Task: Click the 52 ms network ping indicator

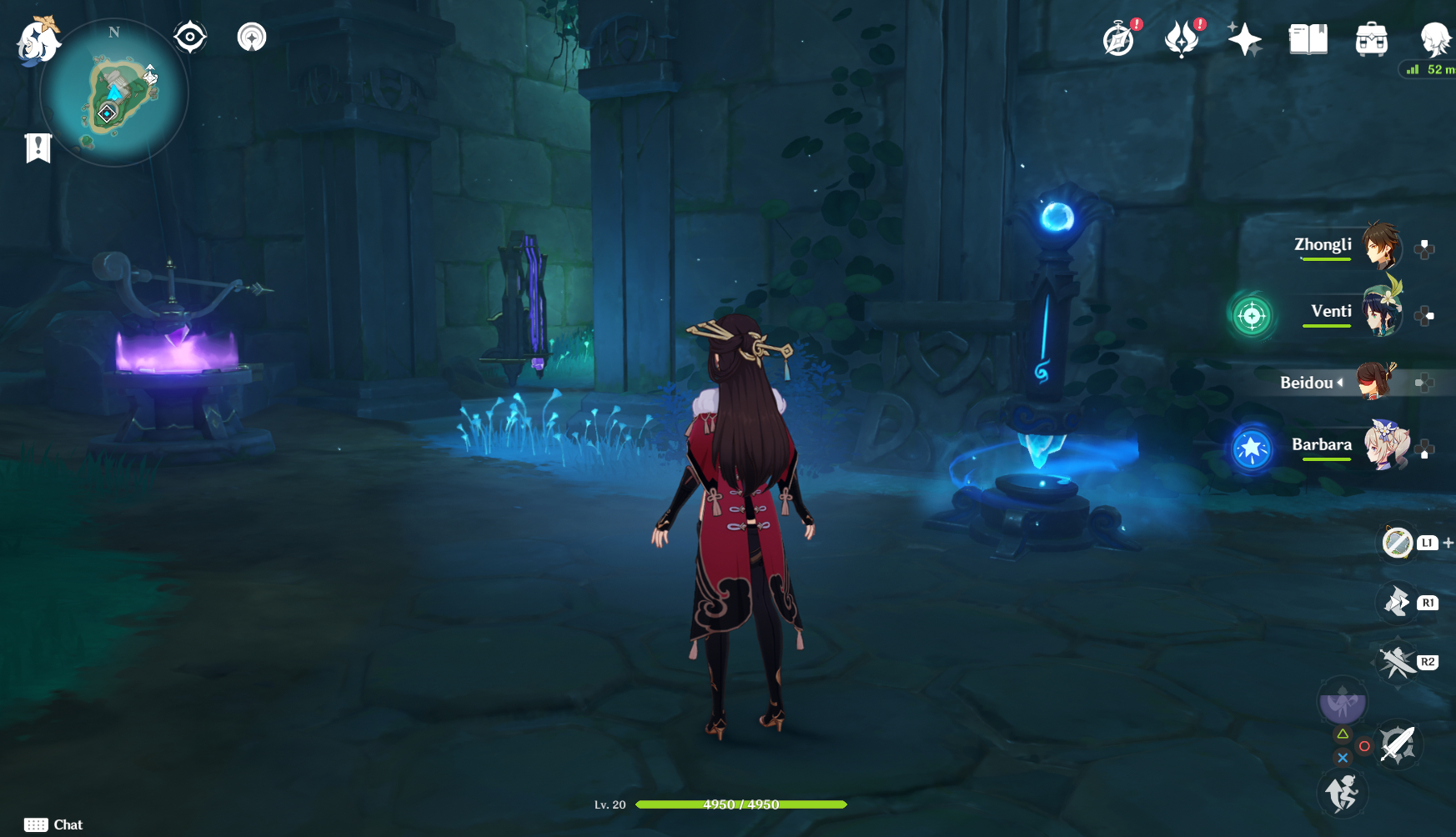Action: pyautogui.click(x=1429, y=70)
